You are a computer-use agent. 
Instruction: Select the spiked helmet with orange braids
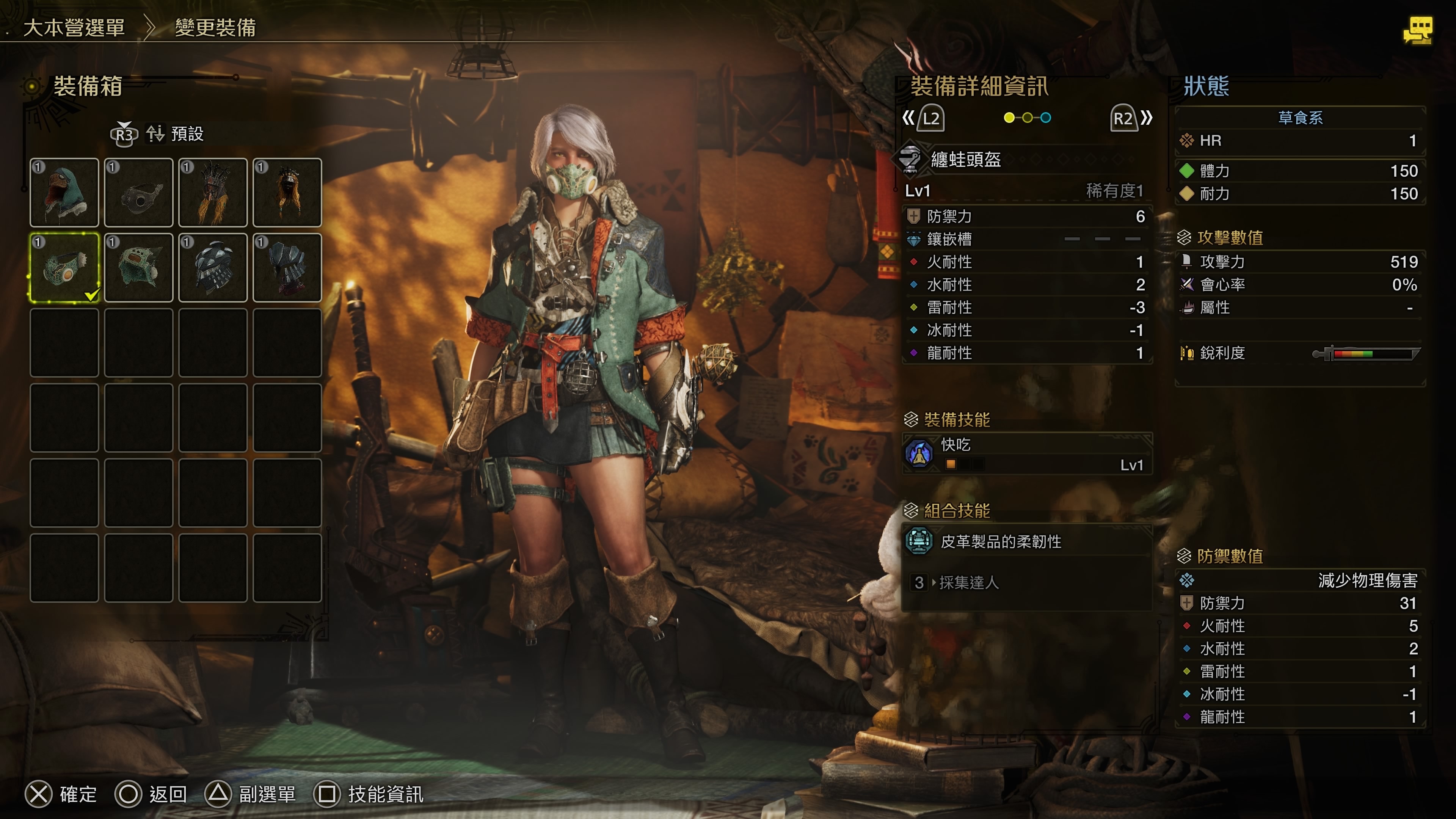point(213,193)
